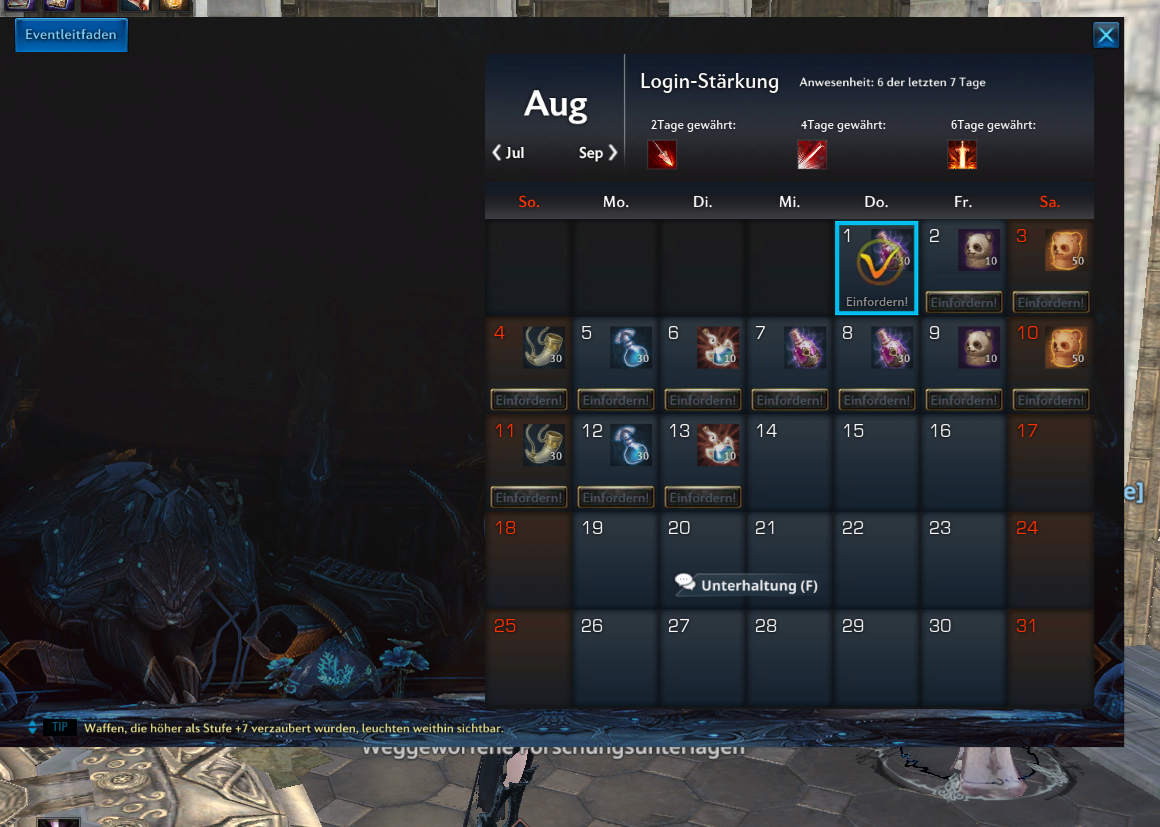Claim the day 12 blue potion
Viewport: 1160px width, 827px height.
coord(616,497)
